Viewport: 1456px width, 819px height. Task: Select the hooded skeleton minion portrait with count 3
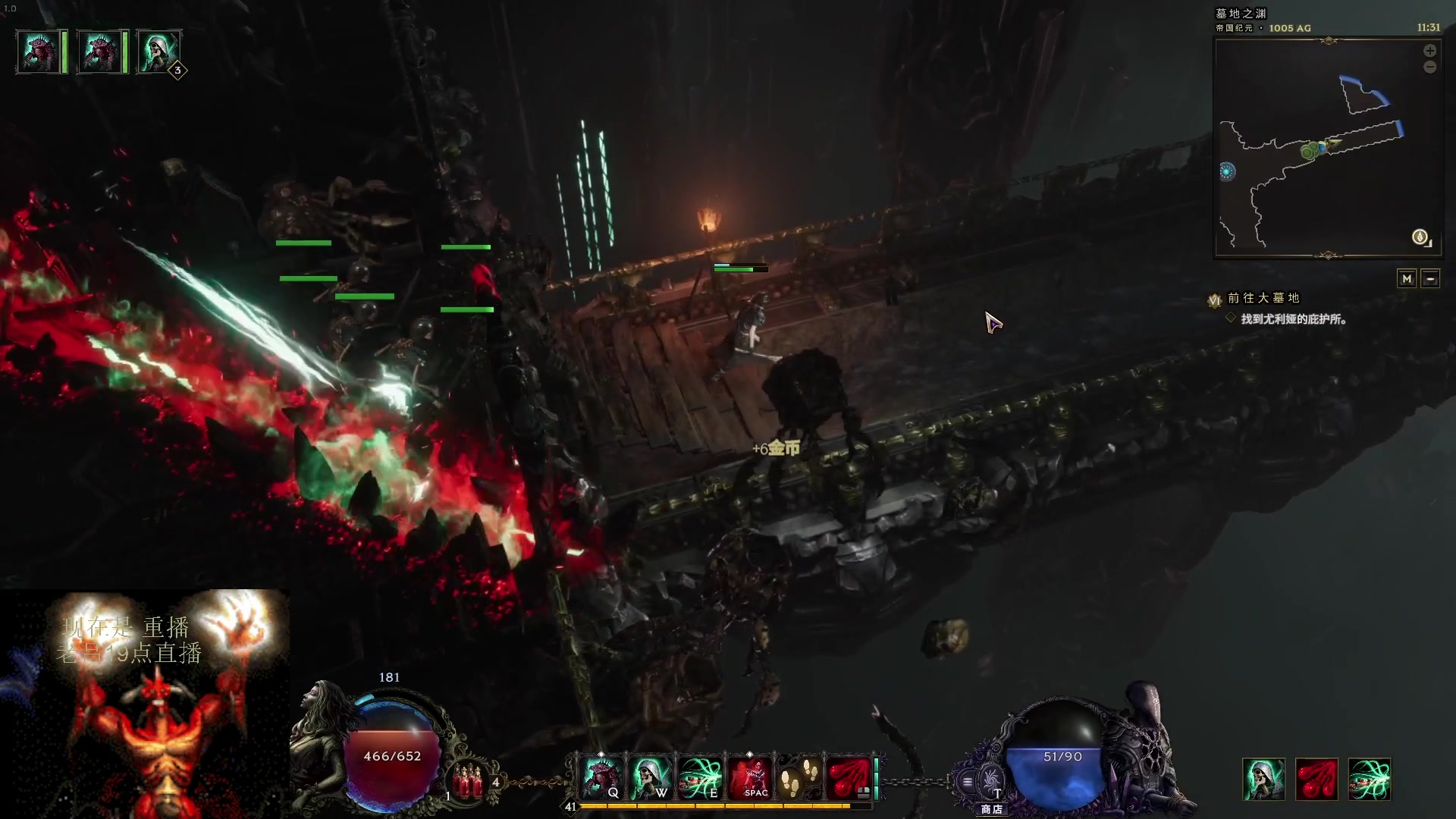pos(158,52)
